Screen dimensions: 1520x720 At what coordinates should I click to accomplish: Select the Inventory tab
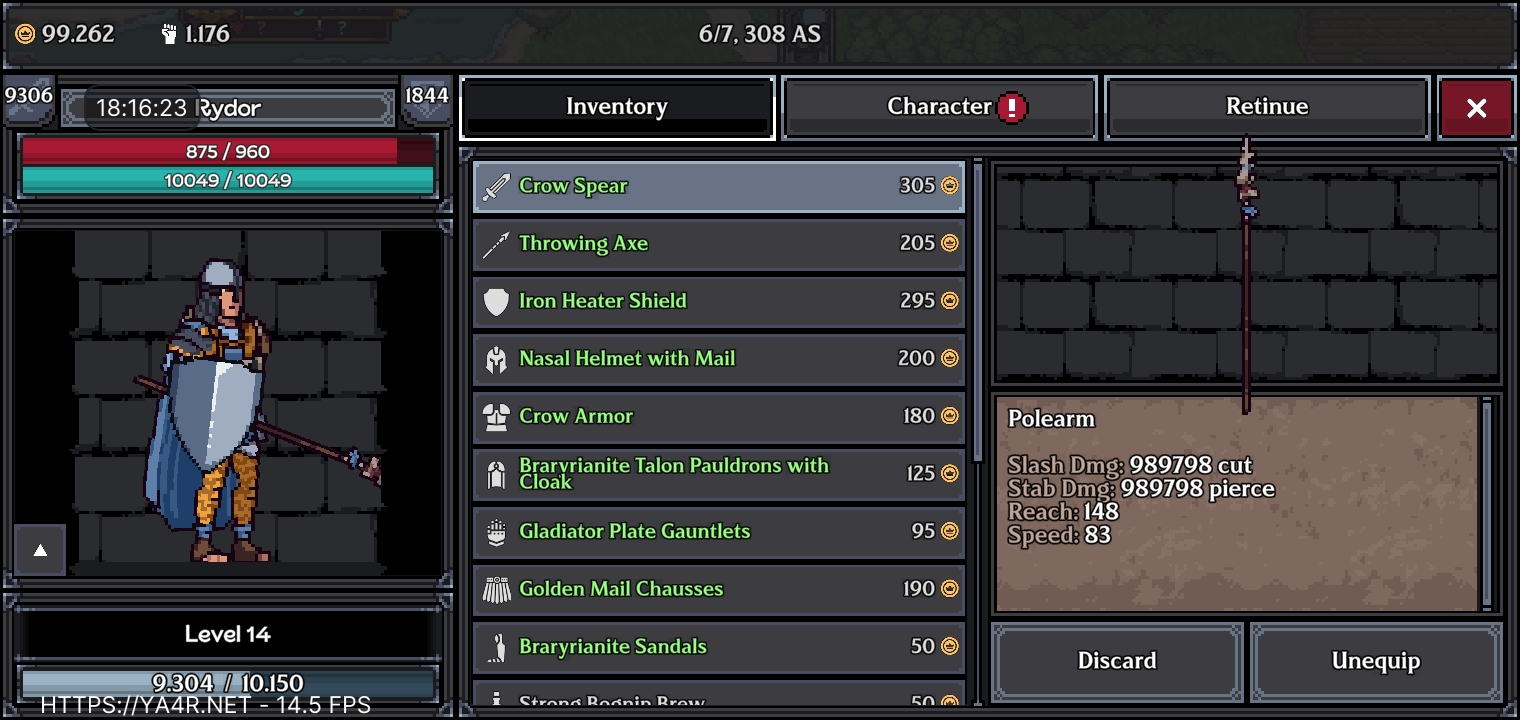617,107
